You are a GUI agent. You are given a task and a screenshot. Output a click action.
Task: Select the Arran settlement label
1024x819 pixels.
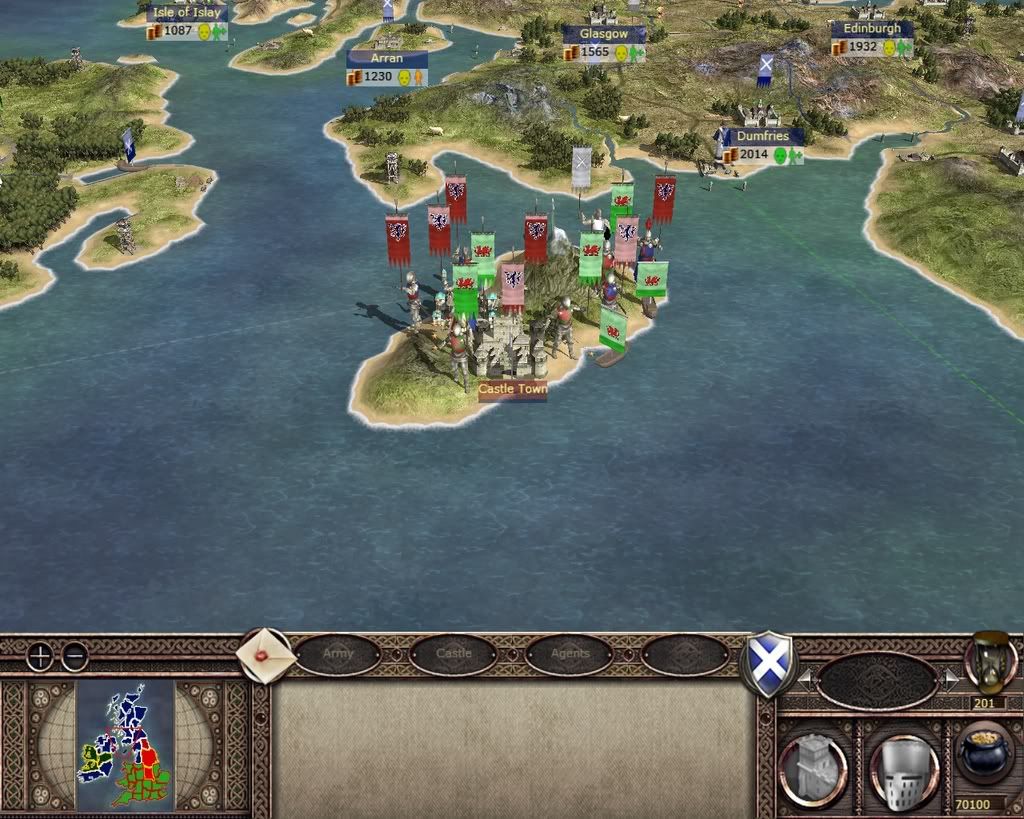(x=387, y=59)
